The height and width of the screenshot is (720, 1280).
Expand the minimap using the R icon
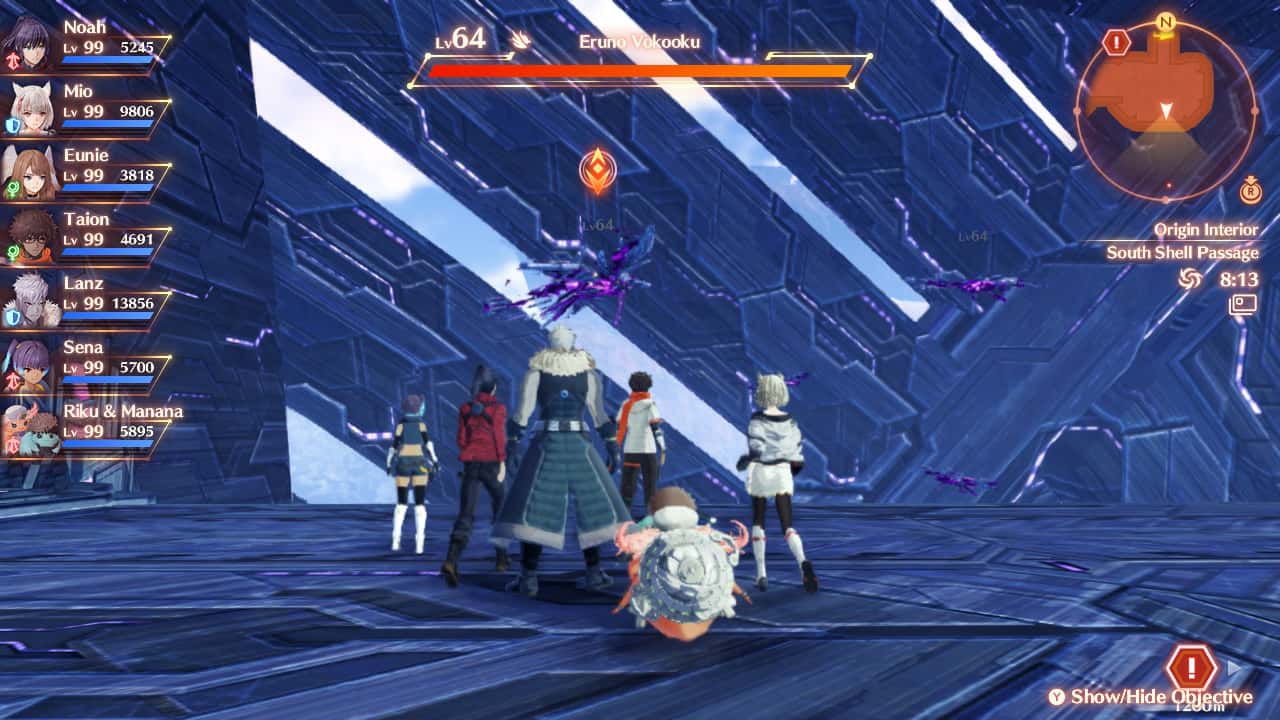pos(1249,192)
